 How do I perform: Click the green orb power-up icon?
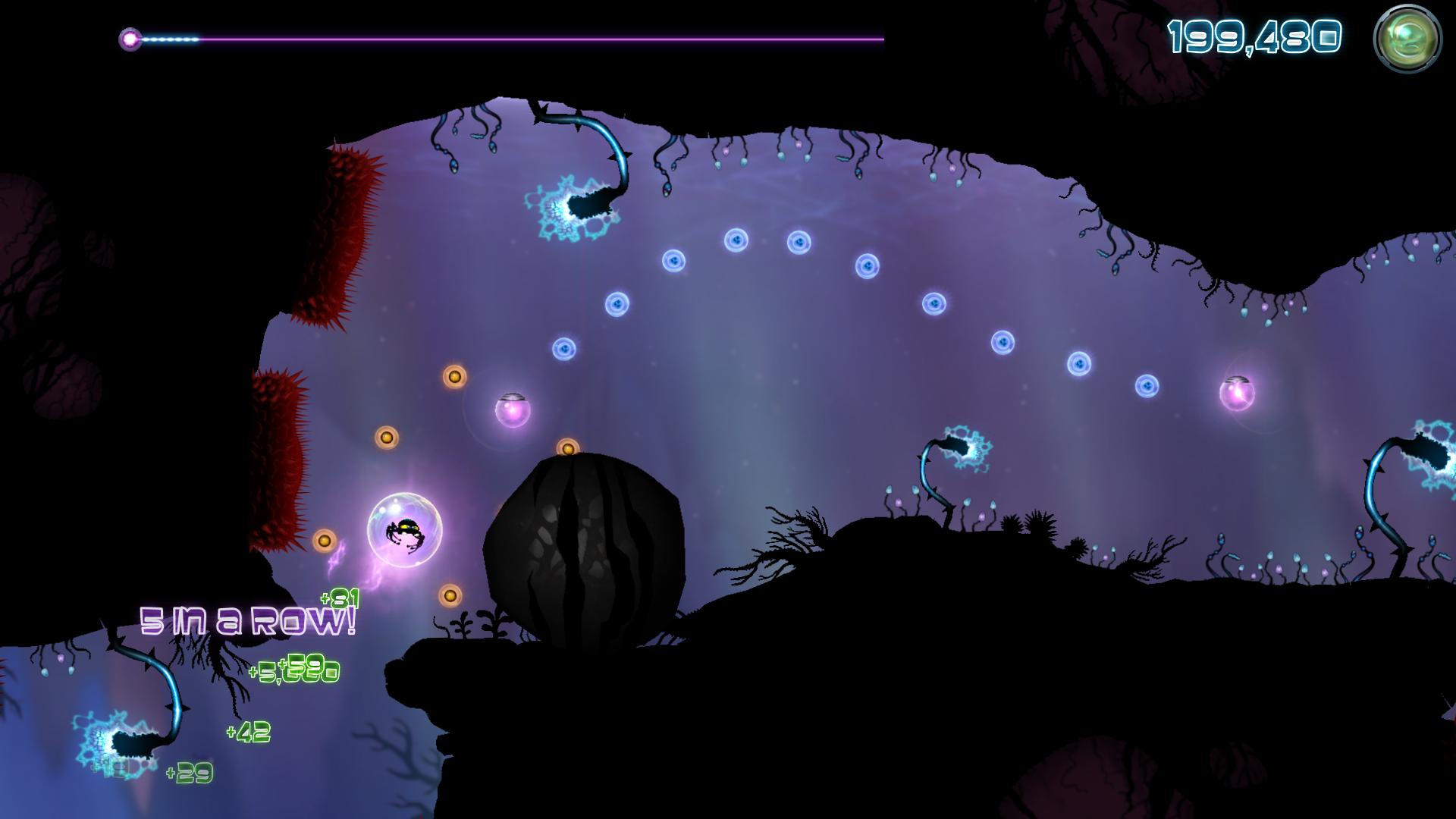[1407, 40]
